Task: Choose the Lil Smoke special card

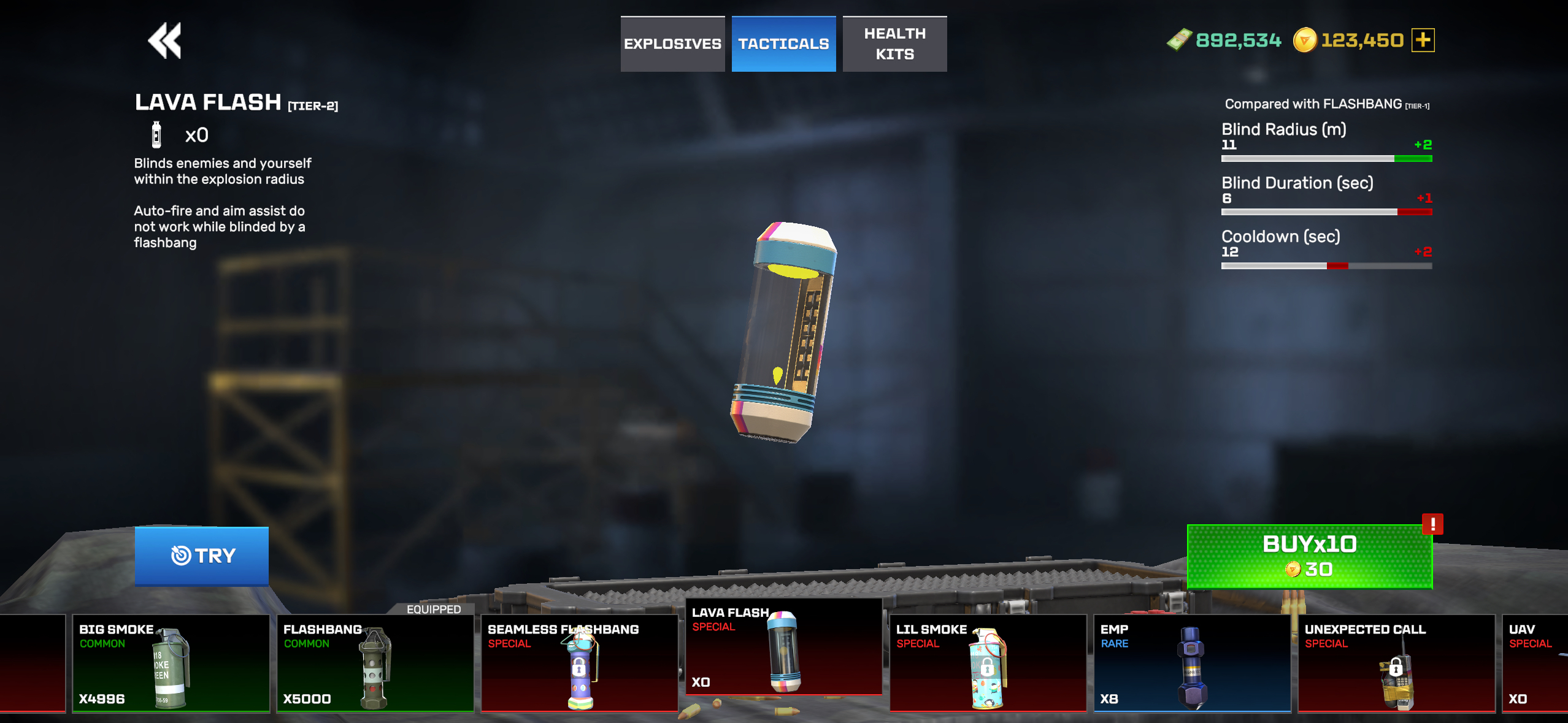Action: [x=988, y=664]
